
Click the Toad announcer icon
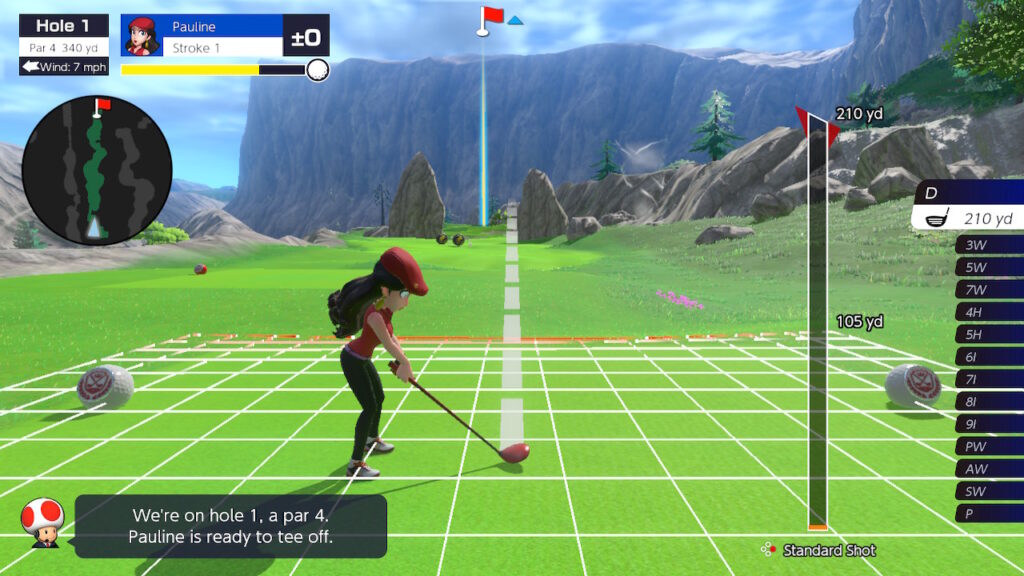pyautogui.click(x=43, y=522)
